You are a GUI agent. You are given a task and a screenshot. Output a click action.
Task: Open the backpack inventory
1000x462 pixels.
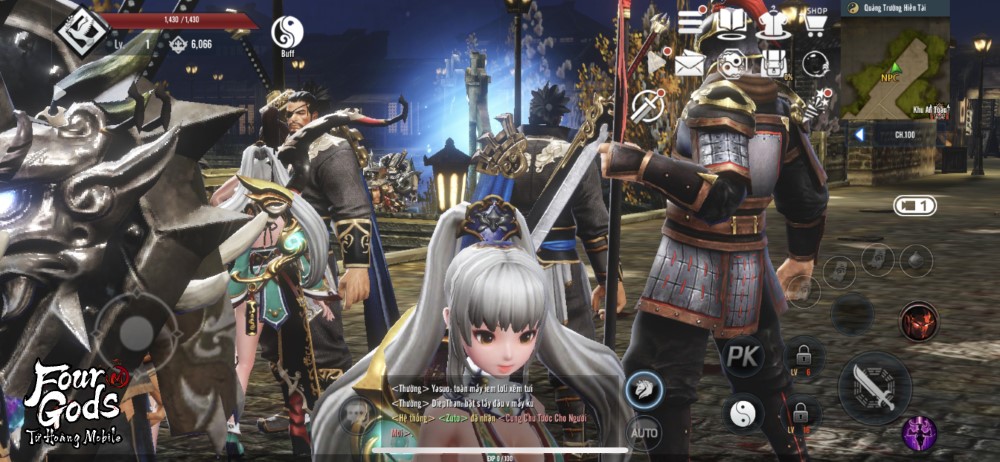click(x=773, y=64)
